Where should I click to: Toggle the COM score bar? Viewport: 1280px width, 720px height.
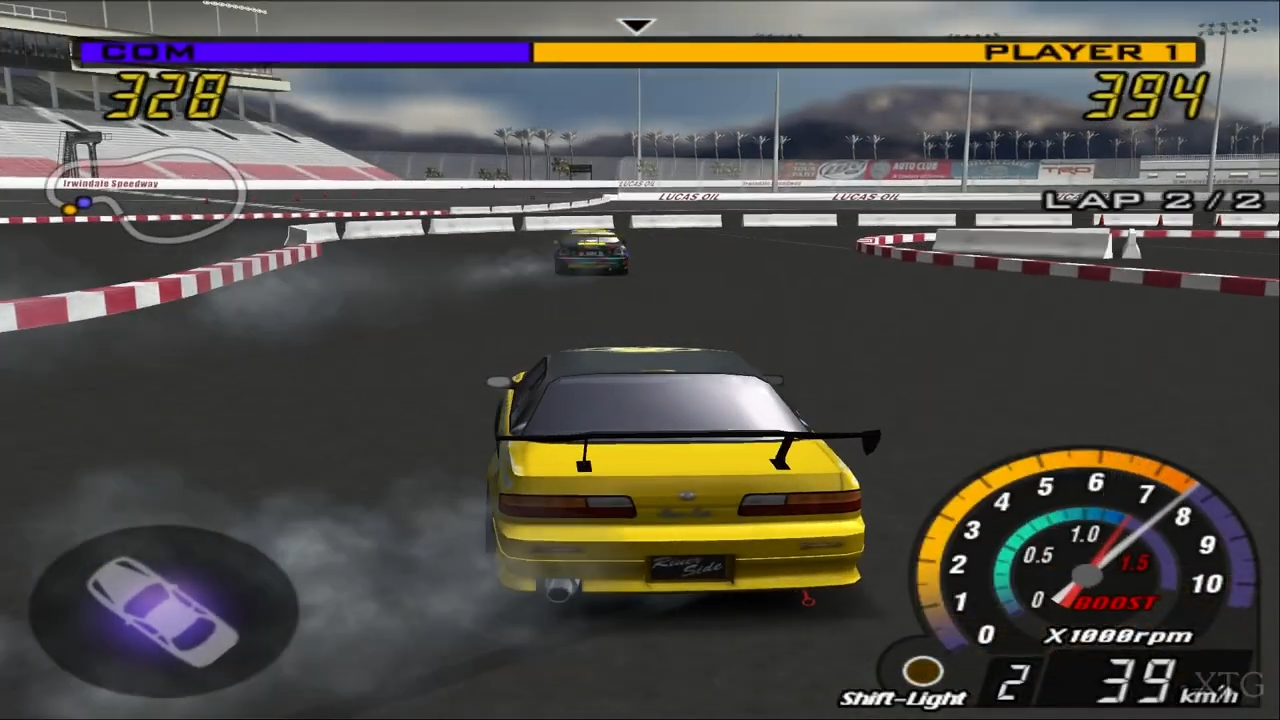[300, 51]
